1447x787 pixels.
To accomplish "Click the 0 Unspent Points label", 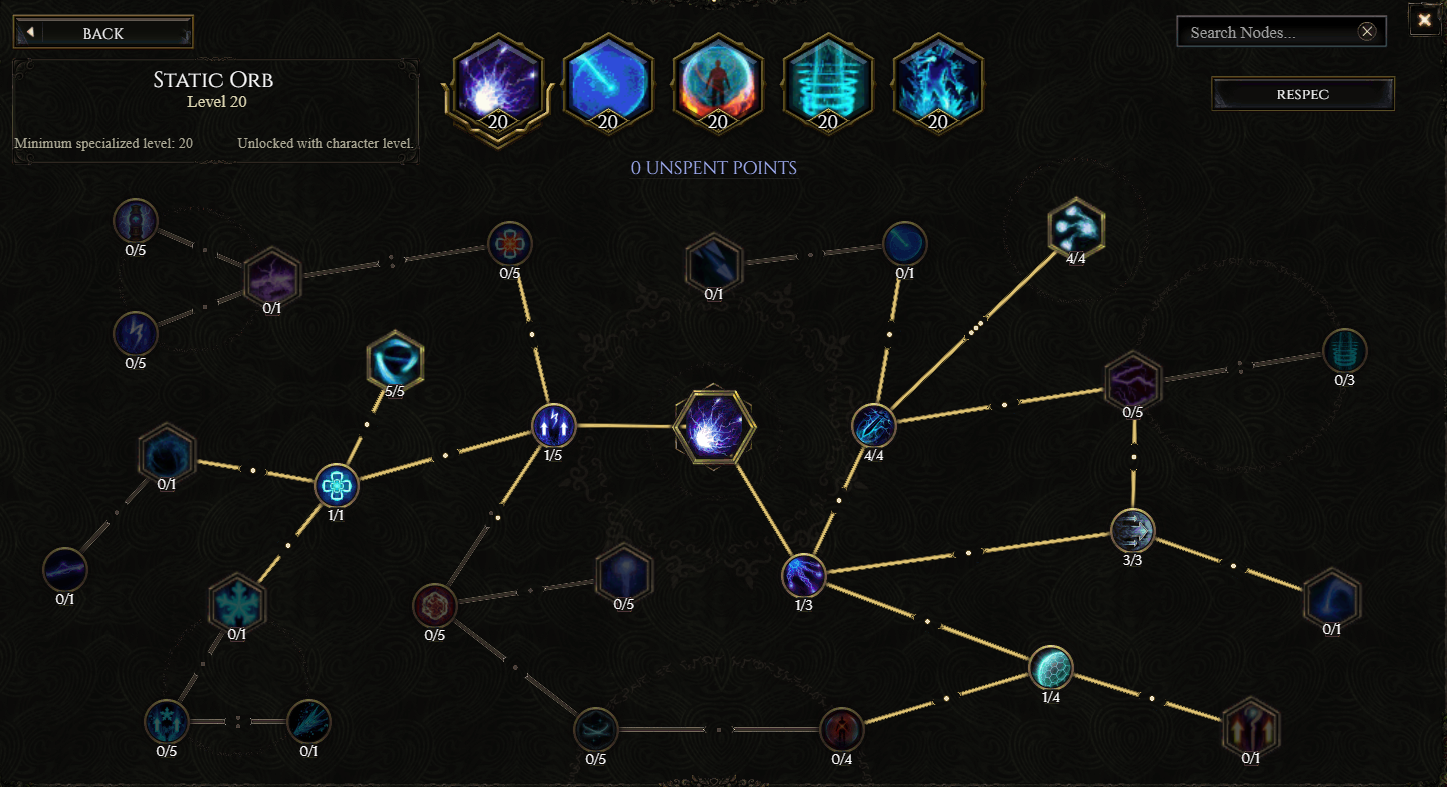I will [x=712, y=168].
